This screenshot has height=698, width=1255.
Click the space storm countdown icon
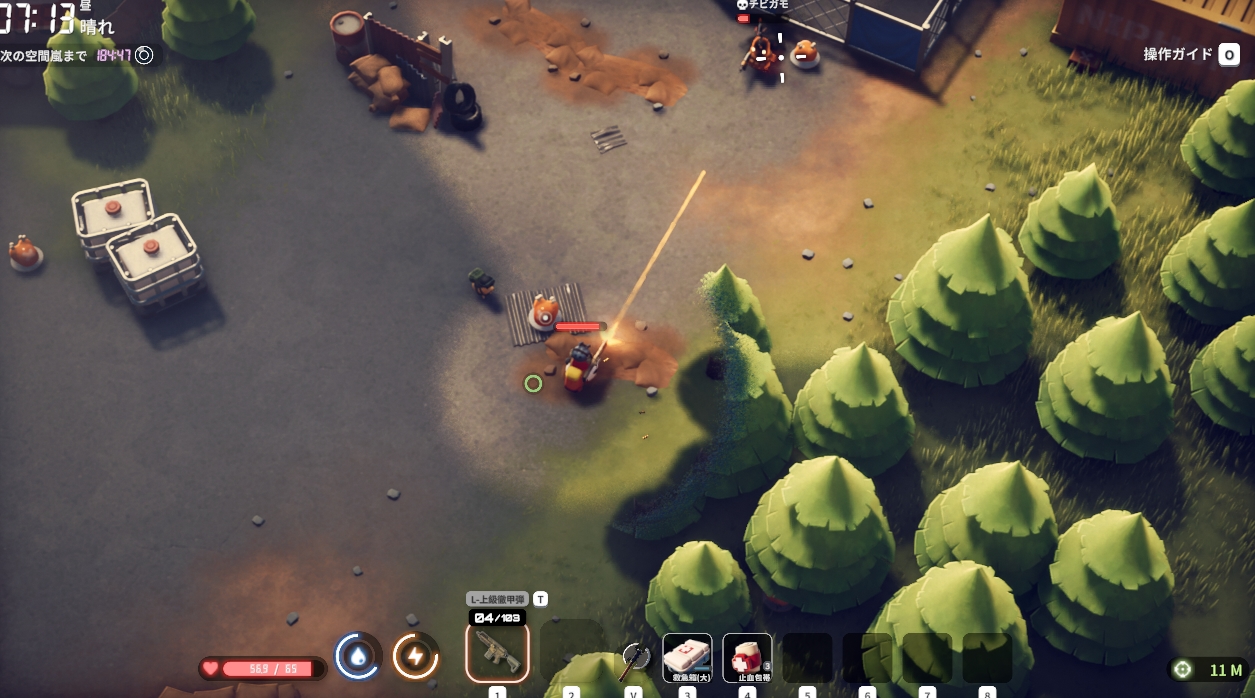tap(144, 55)
